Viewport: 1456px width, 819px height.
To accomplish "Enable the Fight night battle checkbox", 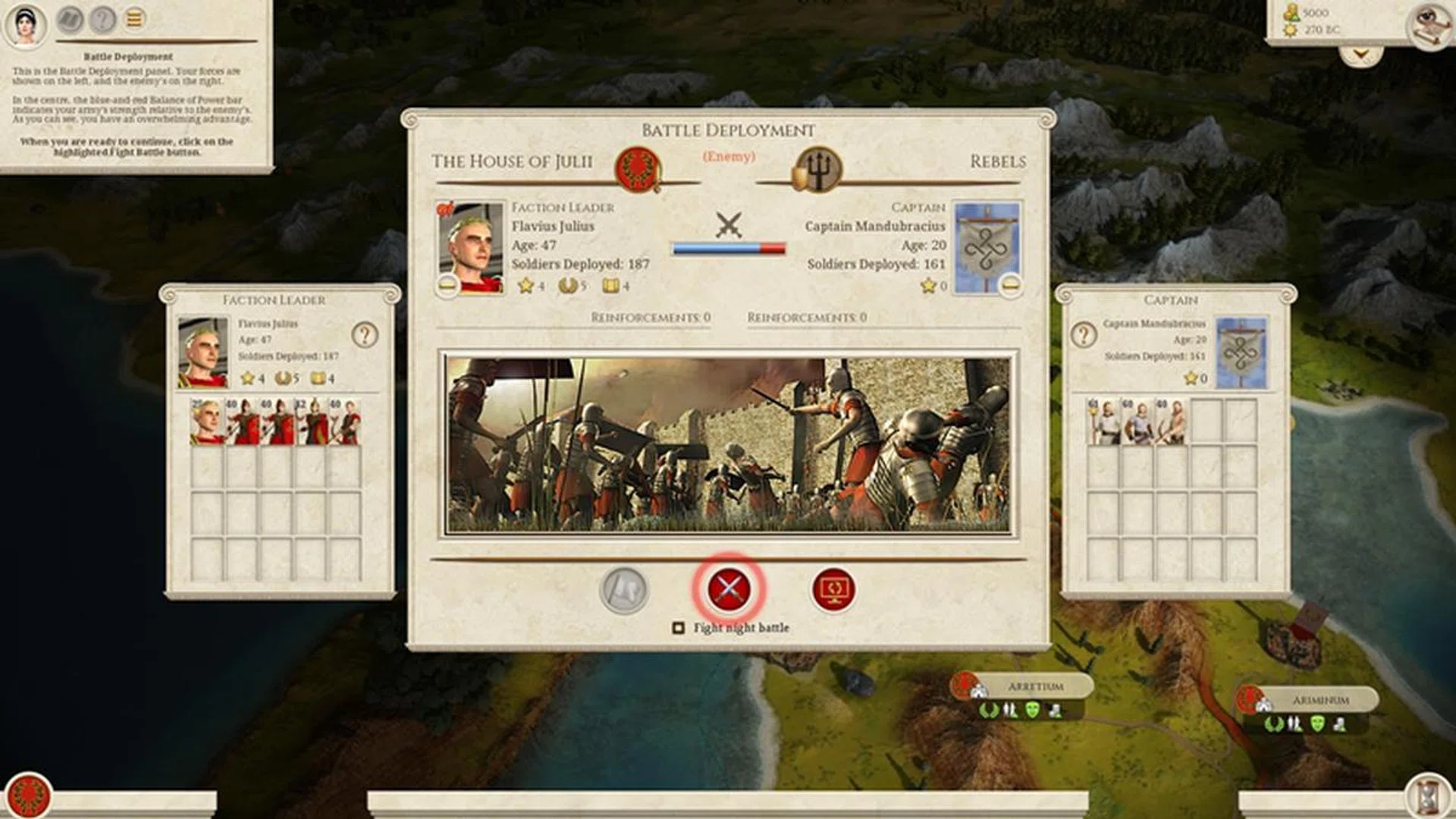I will [677, 627].
